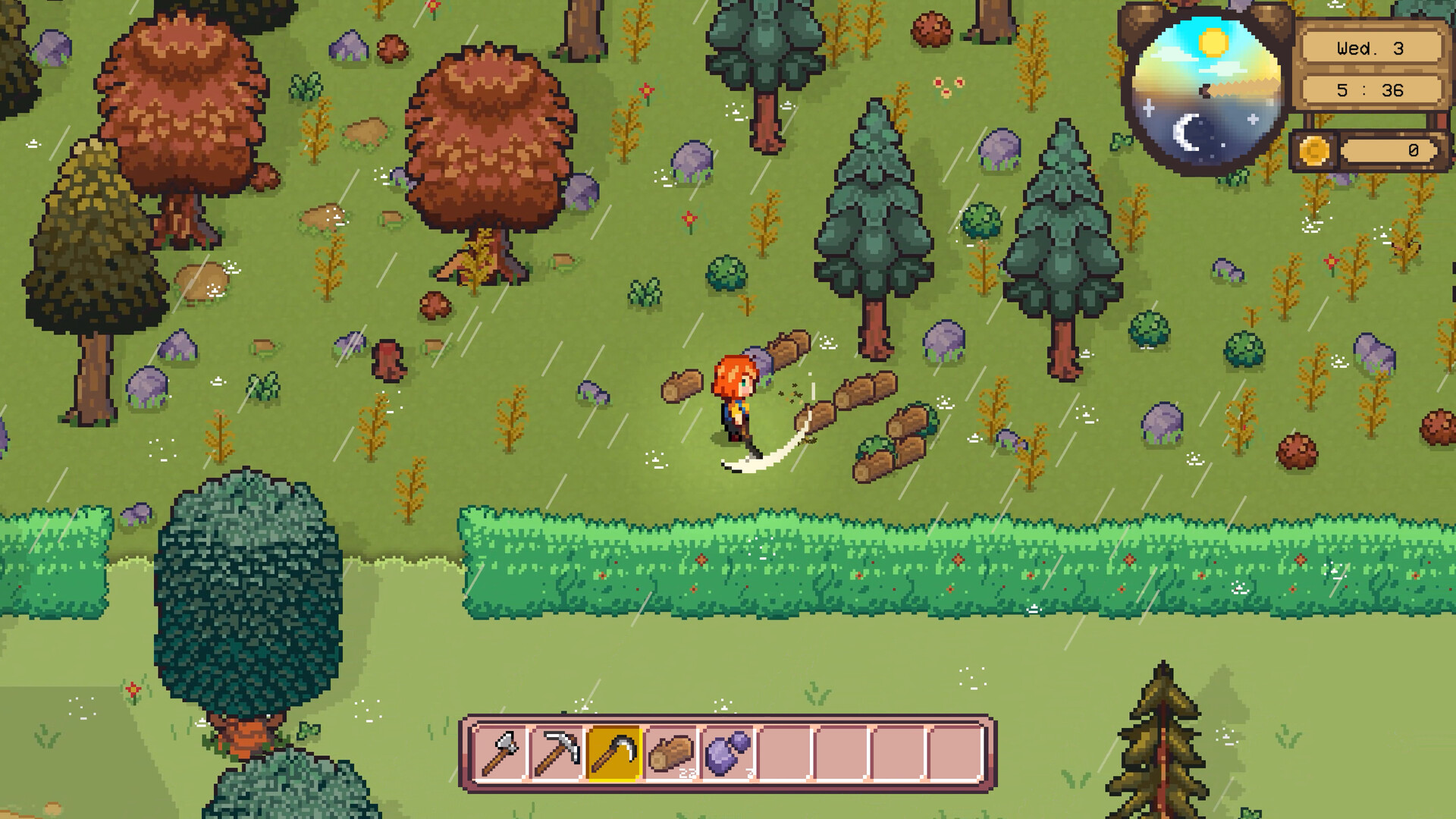This screenshot has height=819, width=1456.
Task: Click the hotbar's pink panel frame
Action: click(x=728, y=720)
